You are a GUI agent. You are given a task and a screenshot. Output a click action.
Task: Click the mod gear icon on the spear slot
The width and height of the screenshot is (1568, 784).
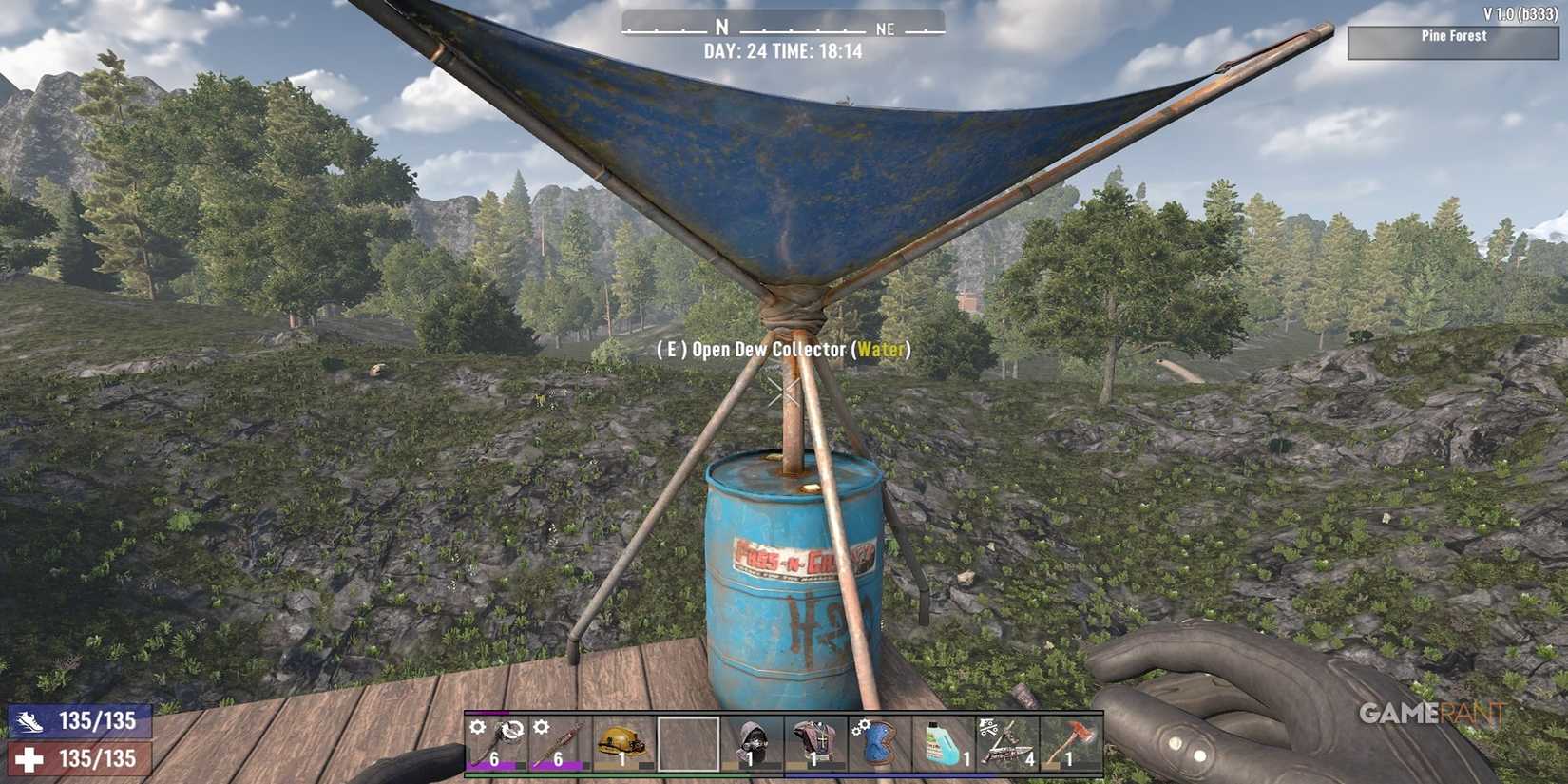pos(540,729)
